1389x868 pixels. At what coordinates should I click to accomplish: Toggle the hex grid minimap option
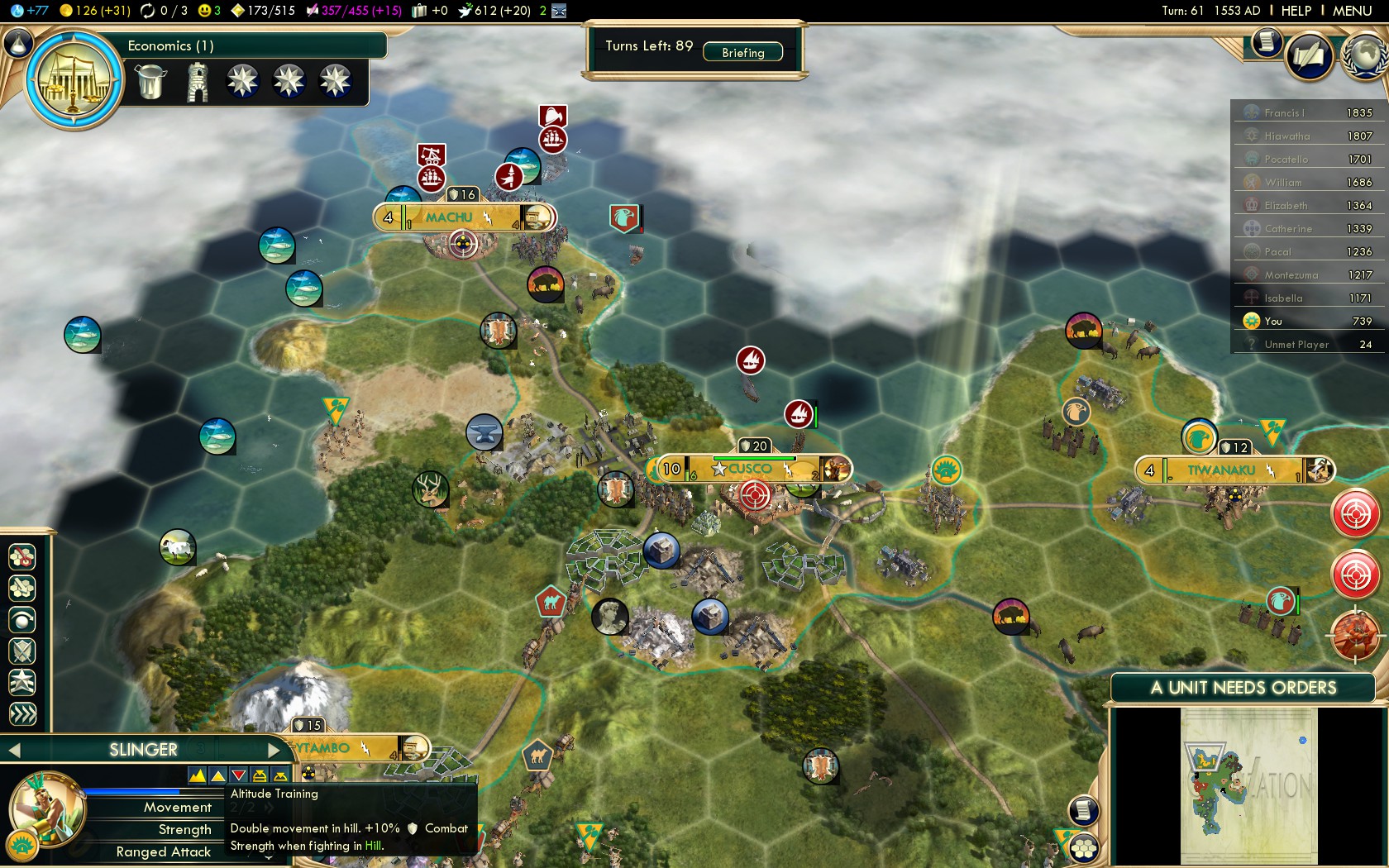tap(1083, 848)
